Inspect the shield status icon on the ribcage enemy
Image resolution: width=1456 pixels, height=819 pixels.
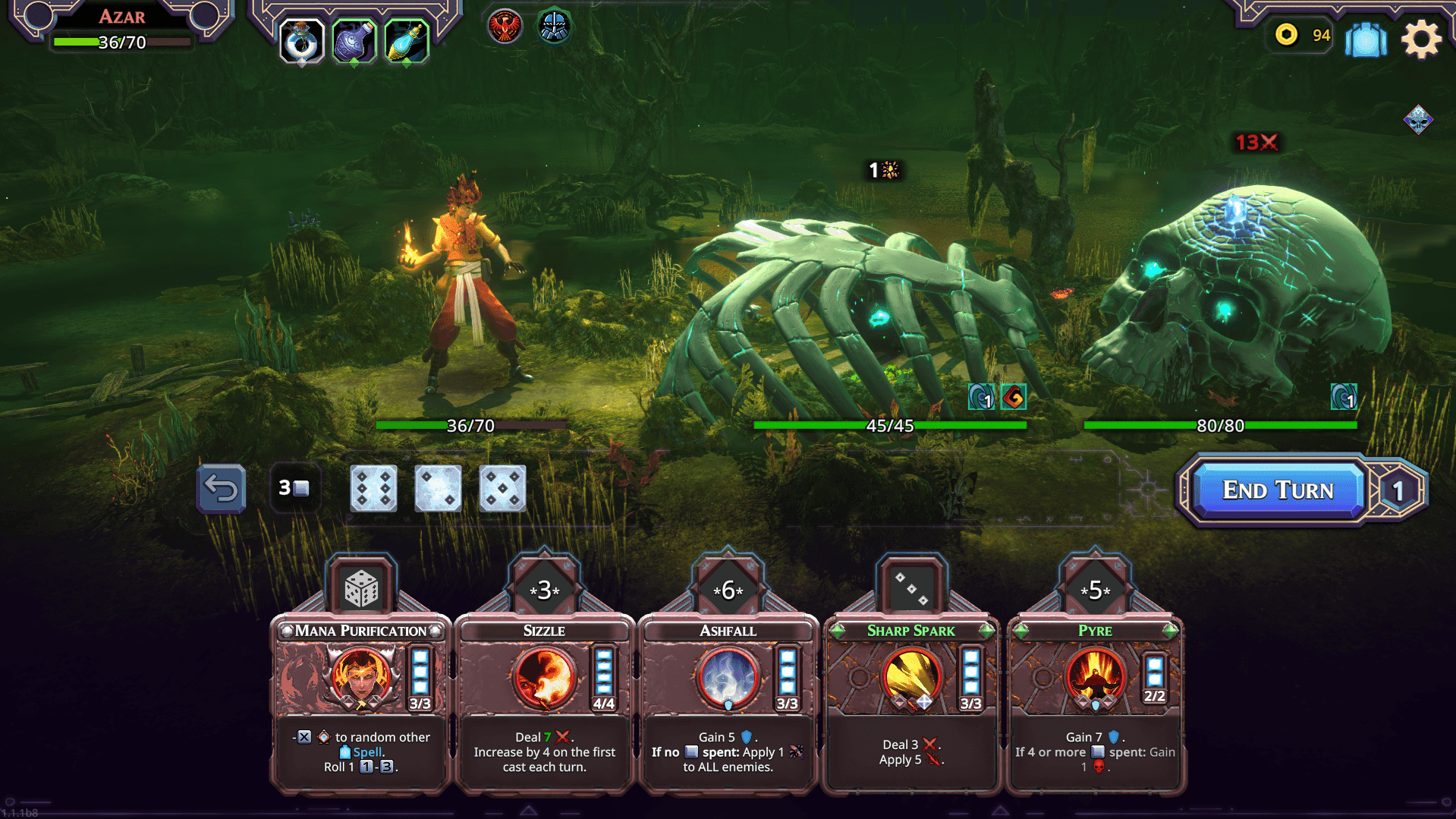981,397
